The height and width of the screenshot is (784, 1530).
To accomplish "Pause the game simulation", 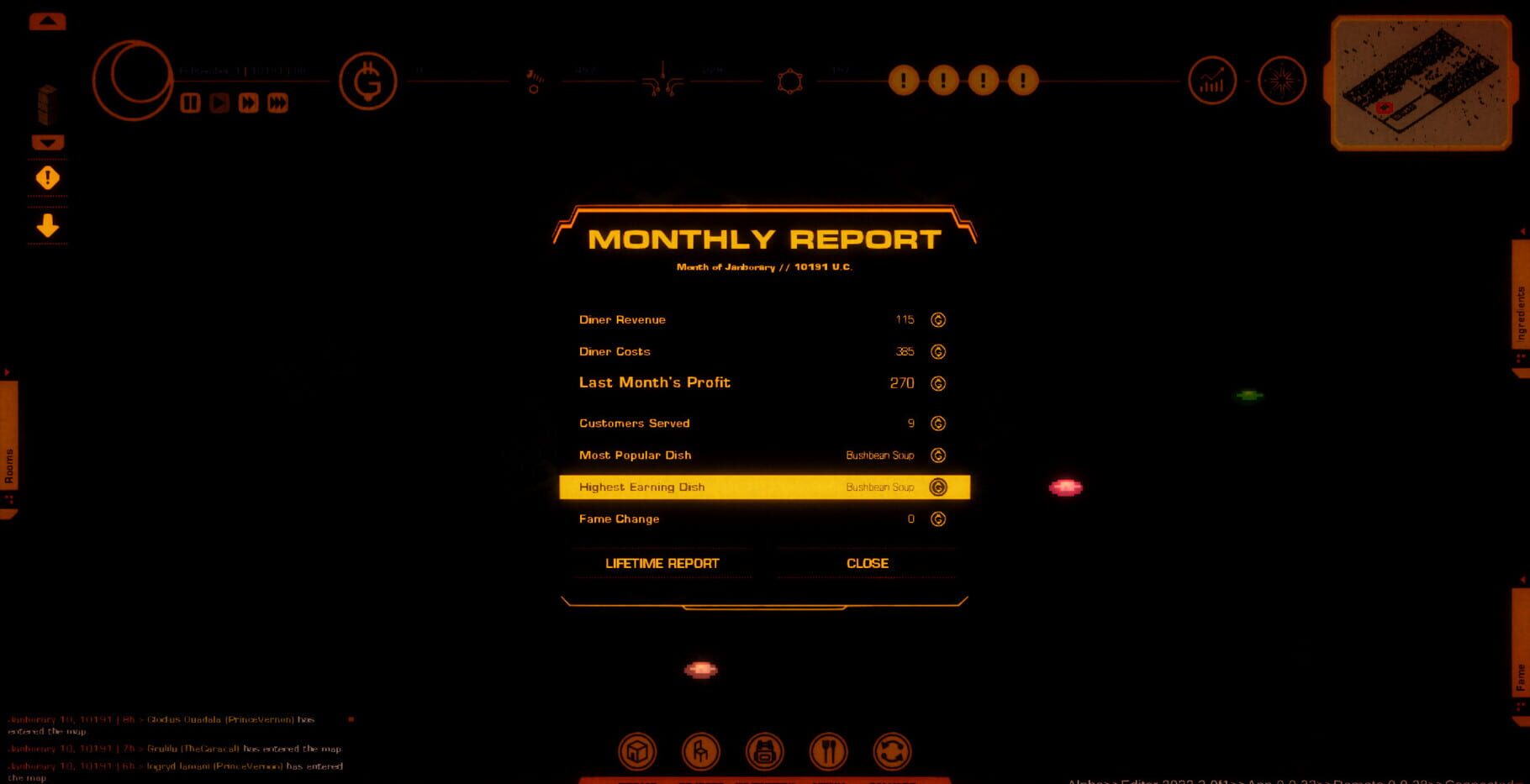I will pyautogui.click(x=190, y=103).
